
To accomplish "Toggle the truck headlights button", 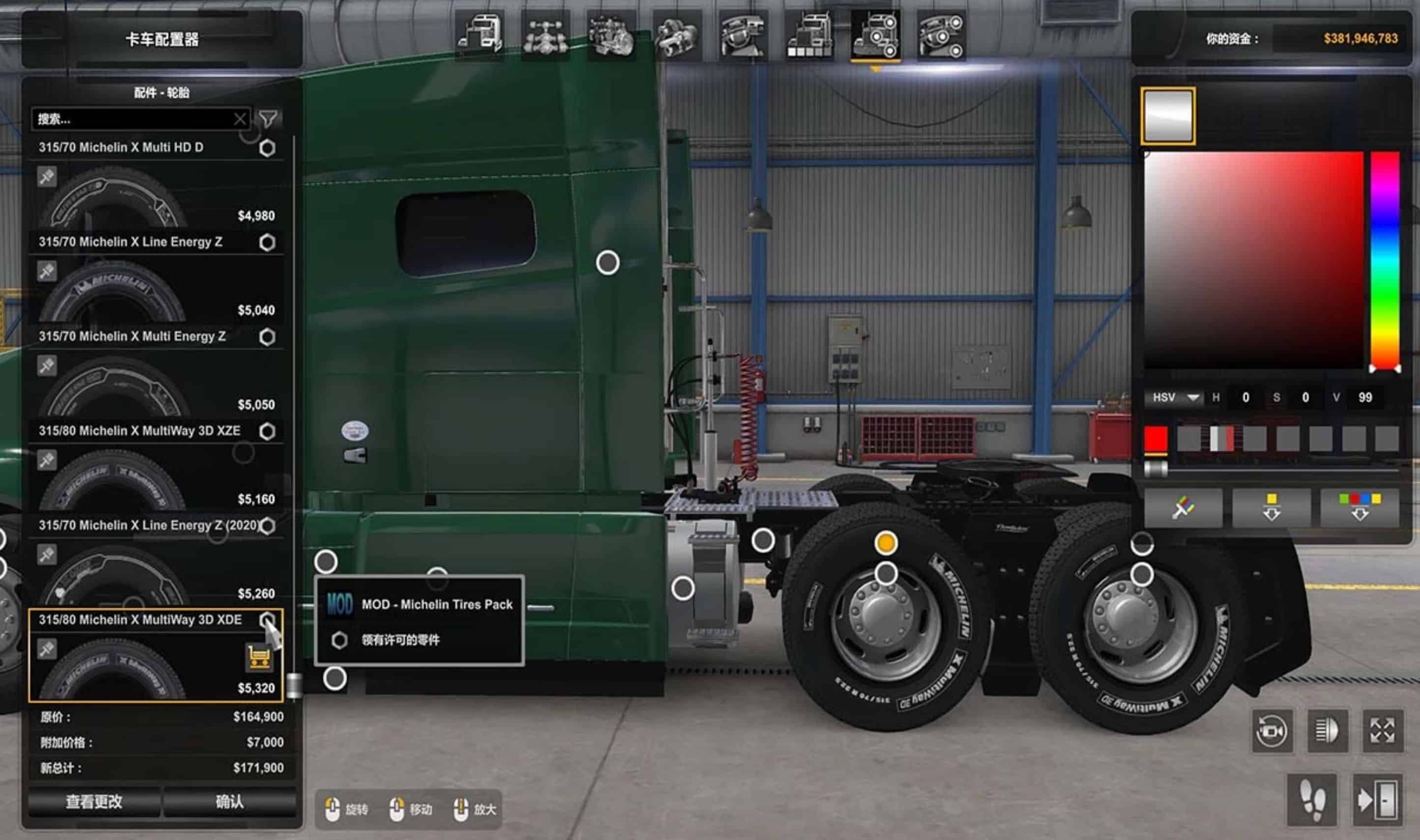I will click(1327, 731).
